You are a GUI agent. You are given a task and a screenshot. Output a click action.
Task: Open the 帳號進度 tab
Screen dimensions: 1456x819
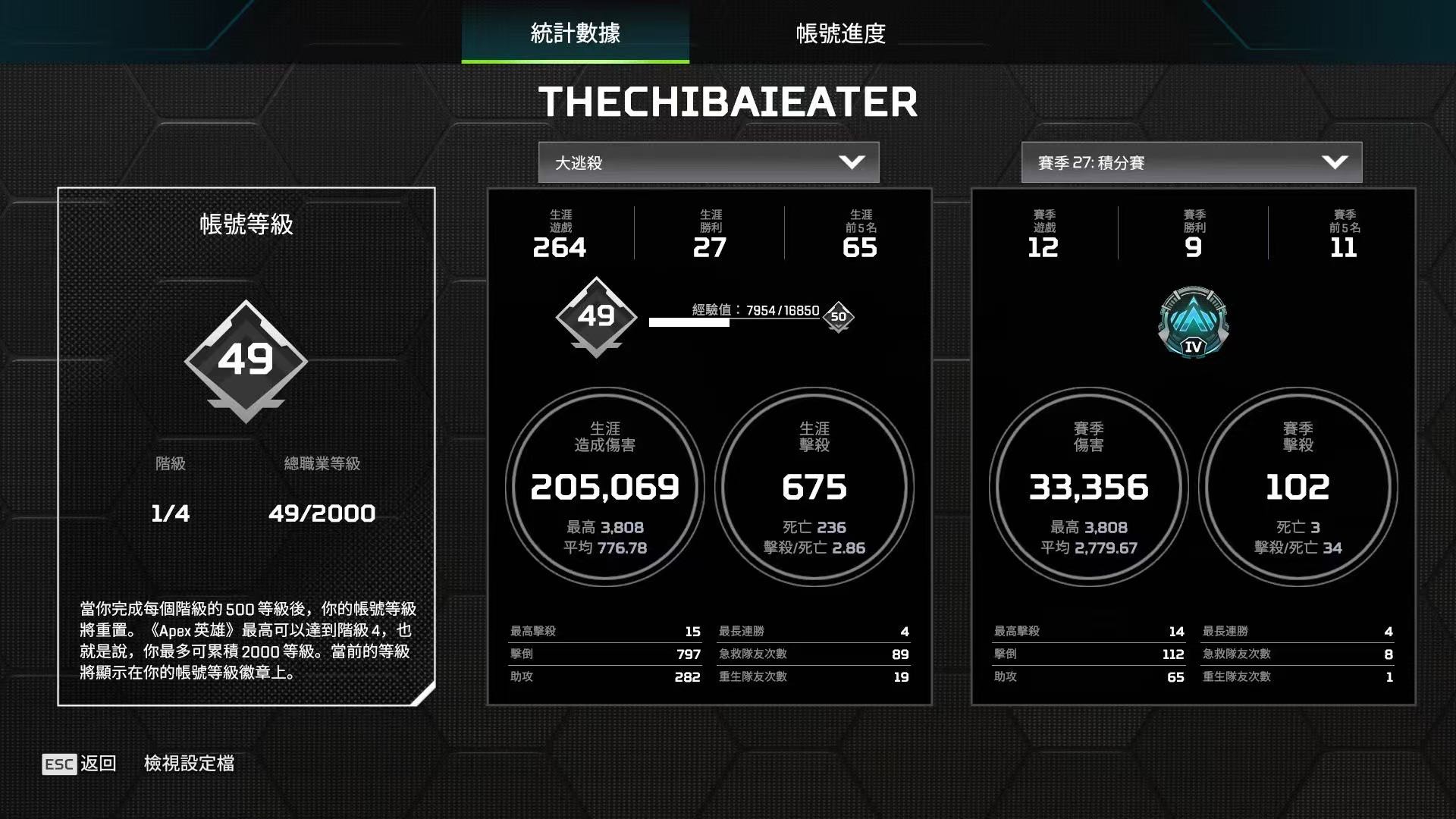pyautogui.click(x=840, y=33)
